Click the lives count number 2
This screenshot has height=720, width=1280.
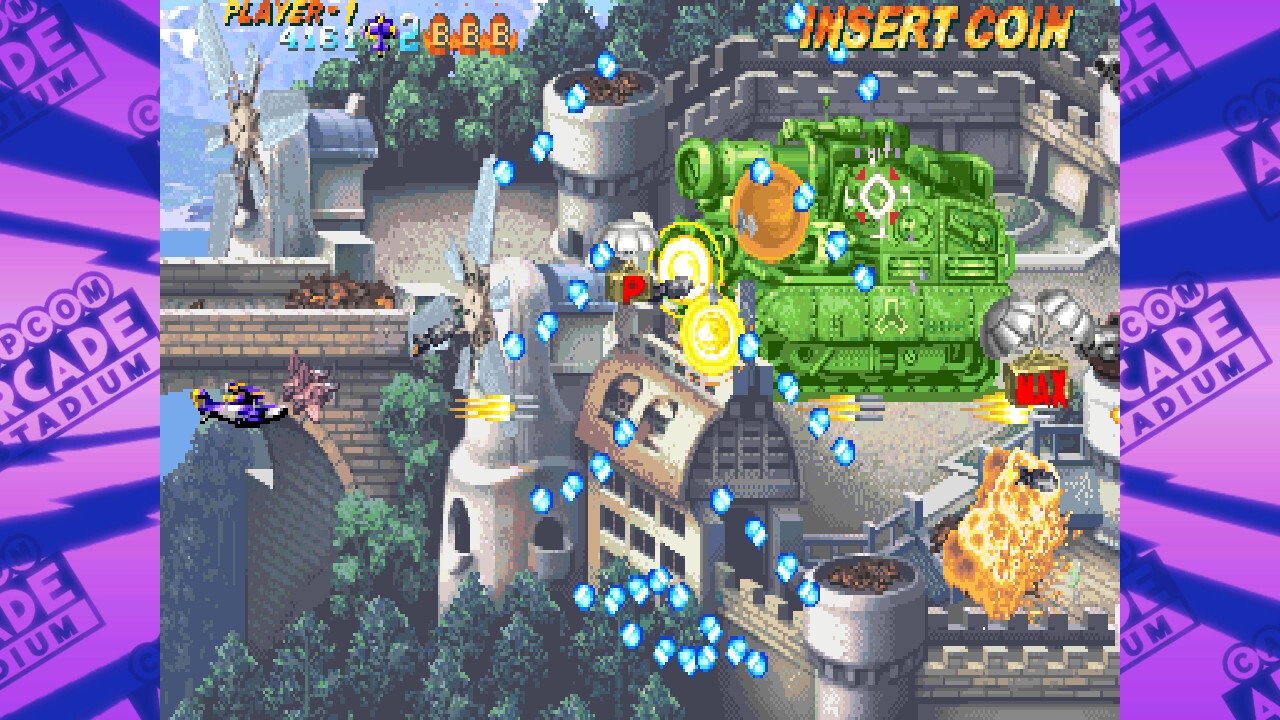409,35
